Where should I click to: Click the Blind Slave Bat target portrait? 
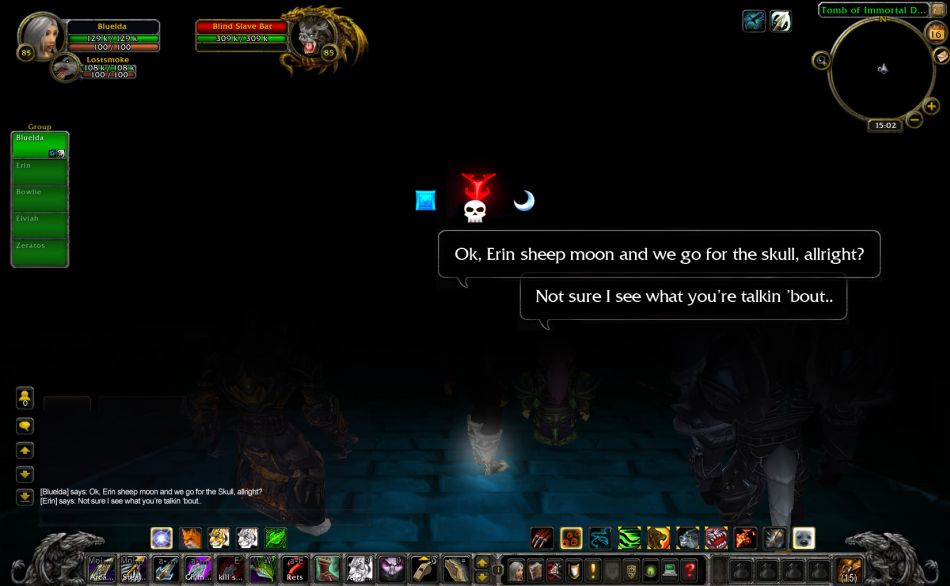click(x=310, y=37)
